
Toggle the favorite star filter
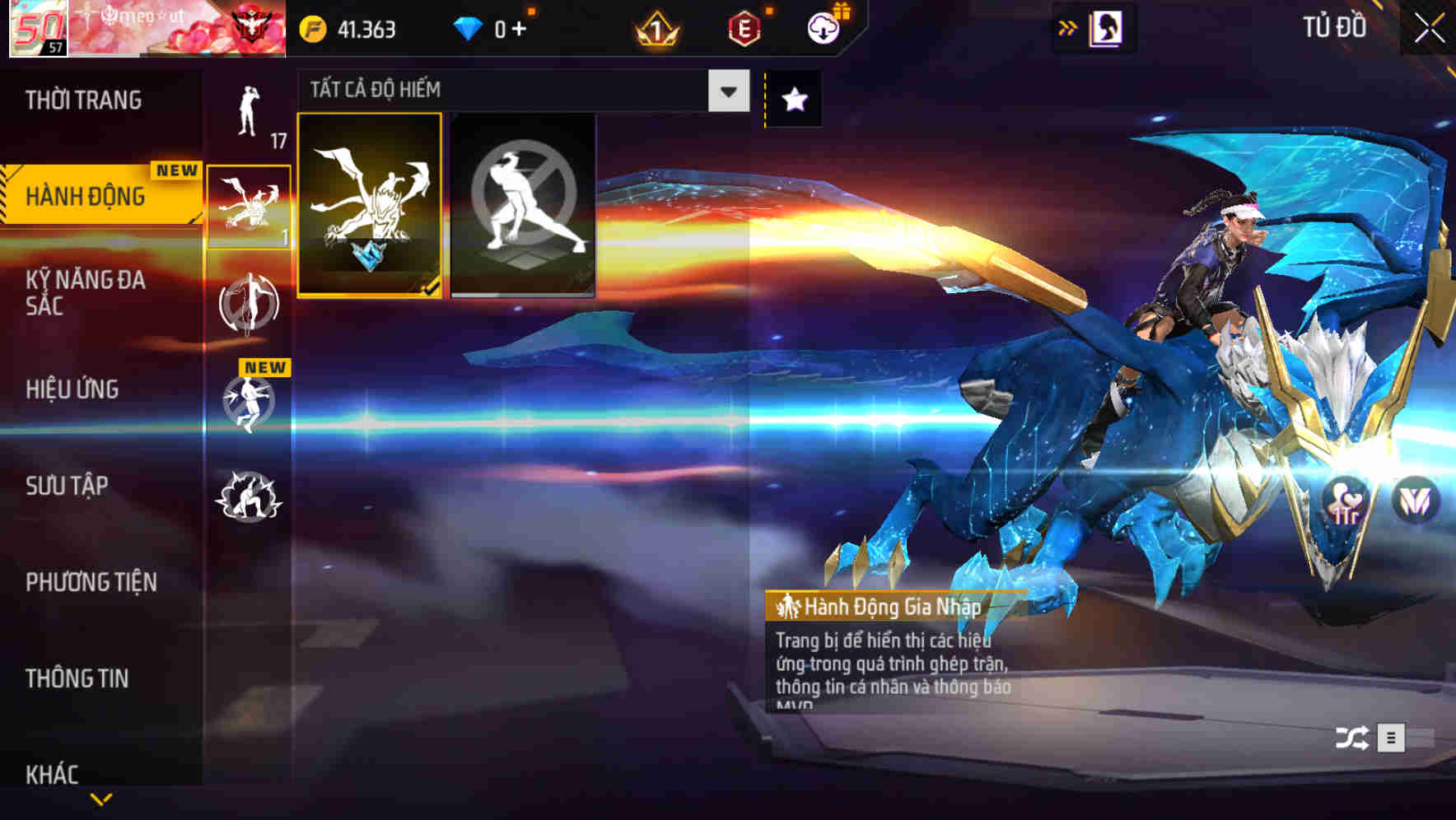coord(792,97)
